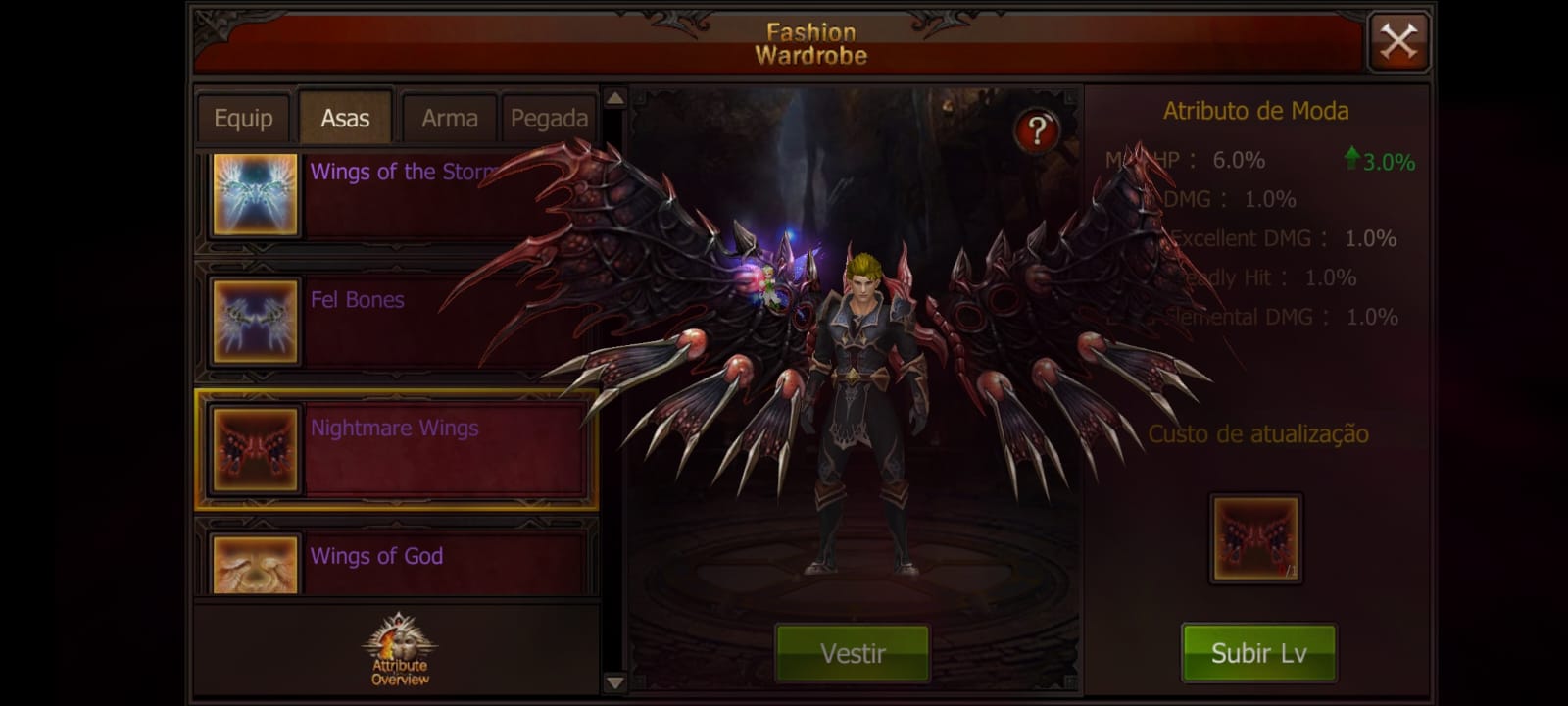1568x706 pixels.
Task: Open the question mark help
Action: (x=1036, y=130)
